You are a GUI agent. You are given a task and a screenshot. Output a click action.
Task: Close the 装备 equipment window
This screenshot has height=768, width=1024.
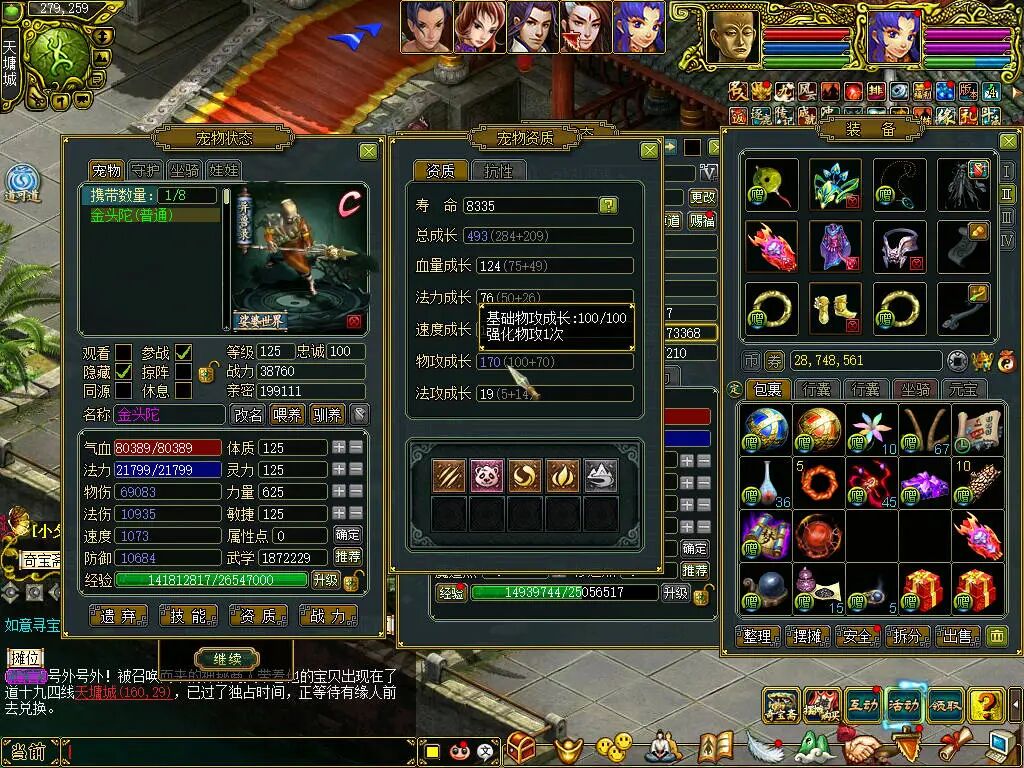1007,142
